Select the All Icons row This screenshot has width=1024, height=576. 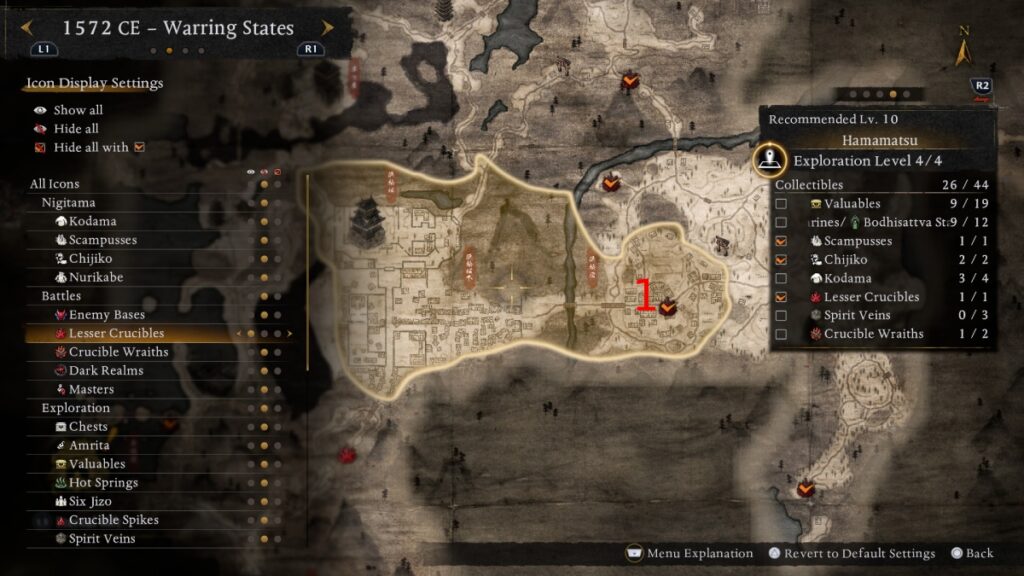pos(55,184)
